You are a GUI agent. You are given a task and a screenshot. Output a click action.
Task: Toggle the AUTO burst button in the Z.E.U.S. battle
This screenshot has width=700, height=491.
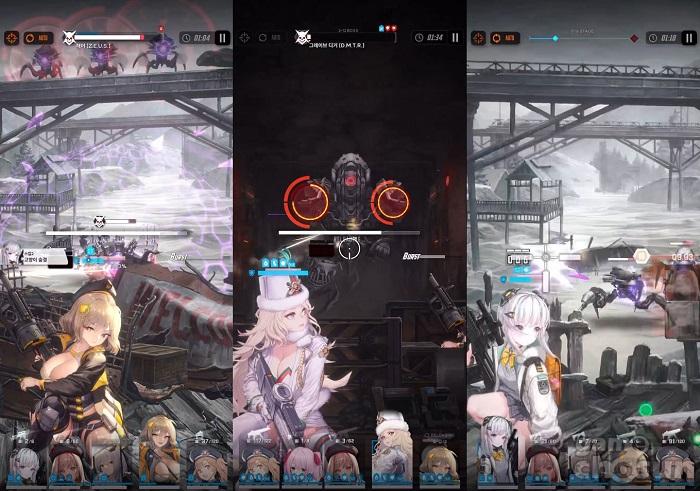point(36,38)
